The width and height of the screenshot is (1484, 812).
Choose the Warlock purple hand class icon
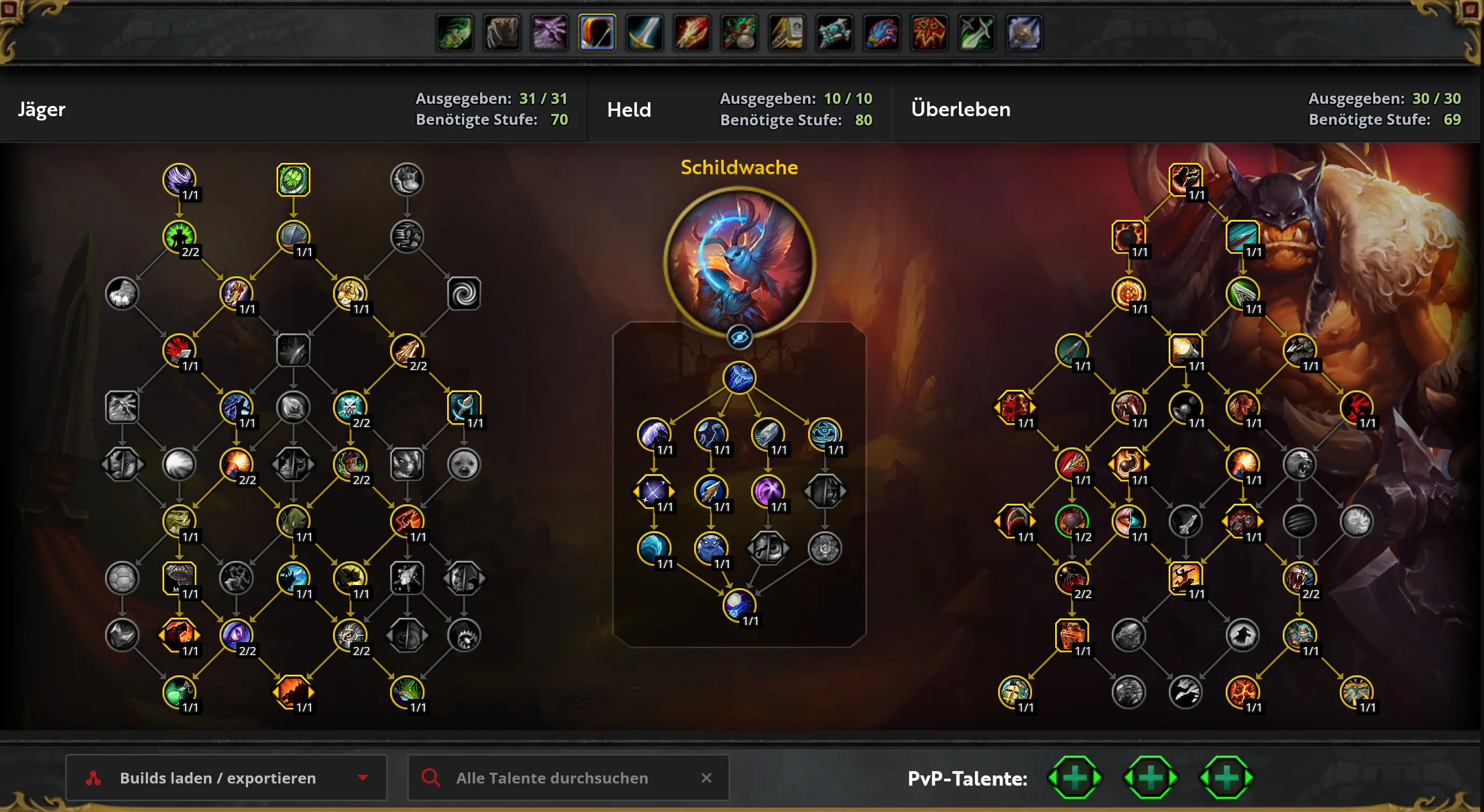(549, 33)
